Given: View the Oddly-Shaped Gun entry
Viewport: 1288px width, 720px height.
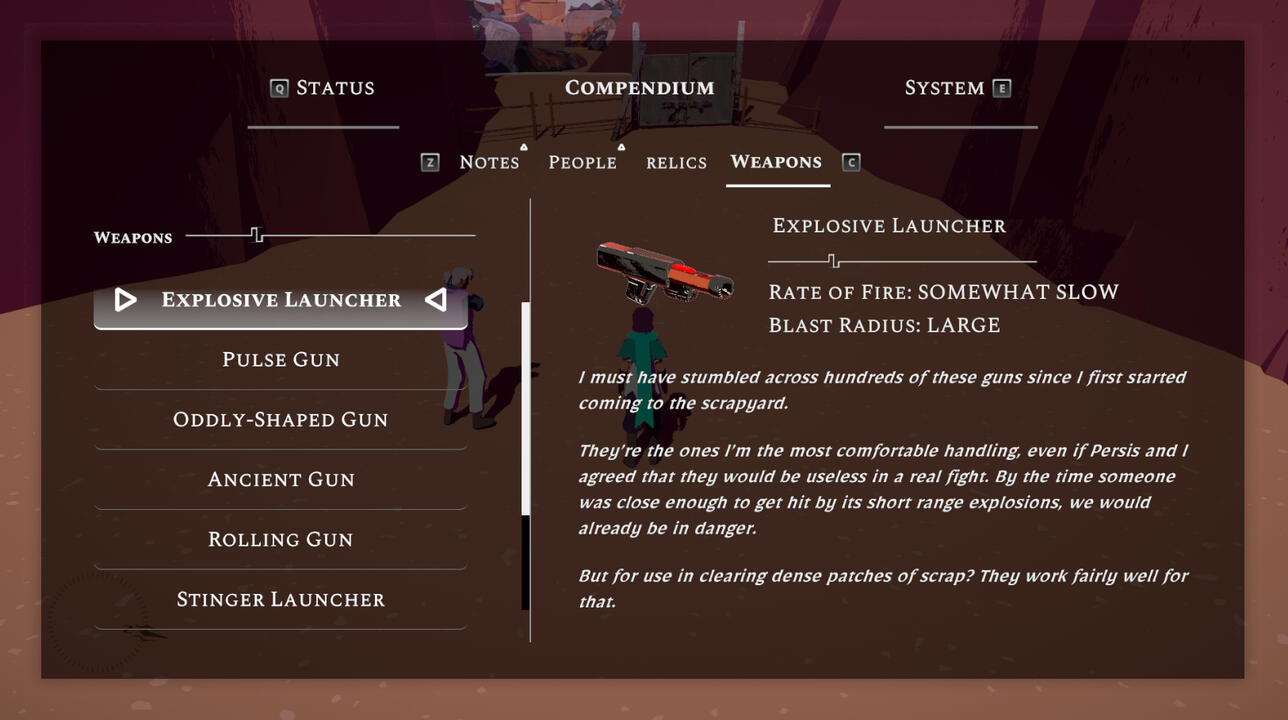Looking at the screenshot, I should [x=281, y=420].
